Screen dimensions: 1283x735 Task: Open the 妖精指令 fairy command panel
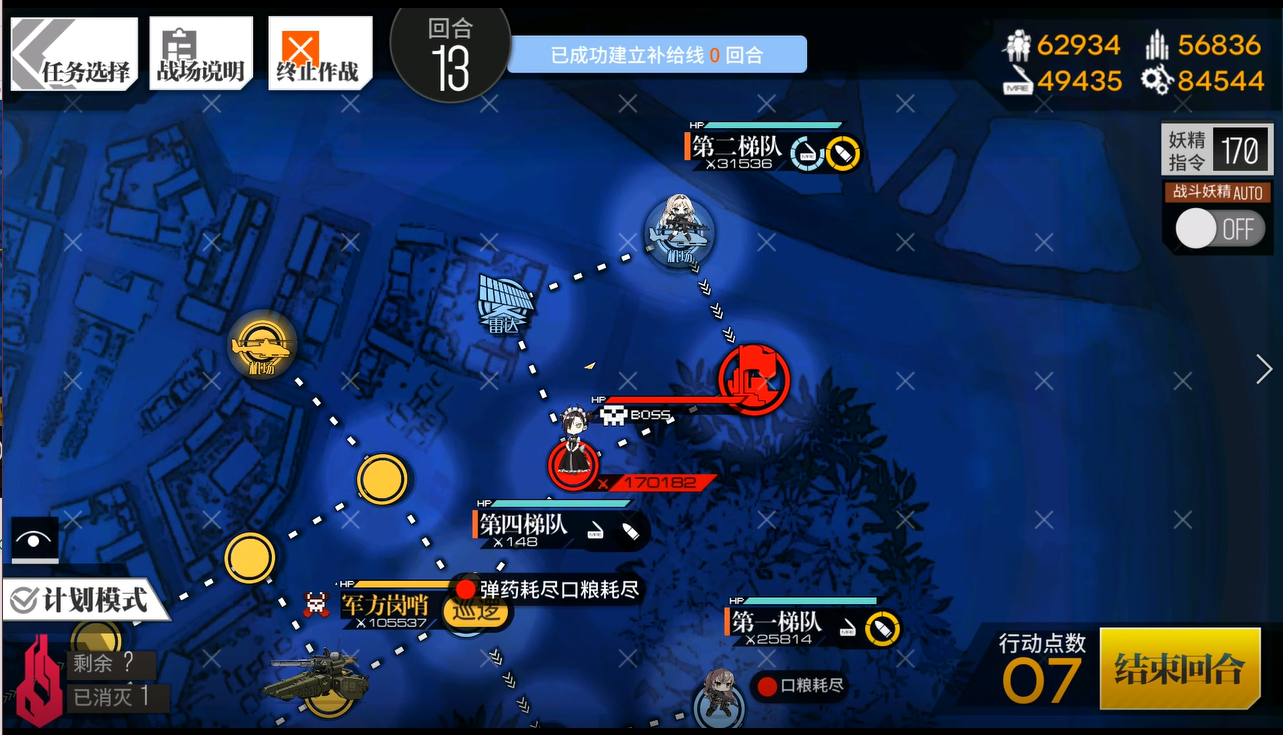coord(1217,152)
